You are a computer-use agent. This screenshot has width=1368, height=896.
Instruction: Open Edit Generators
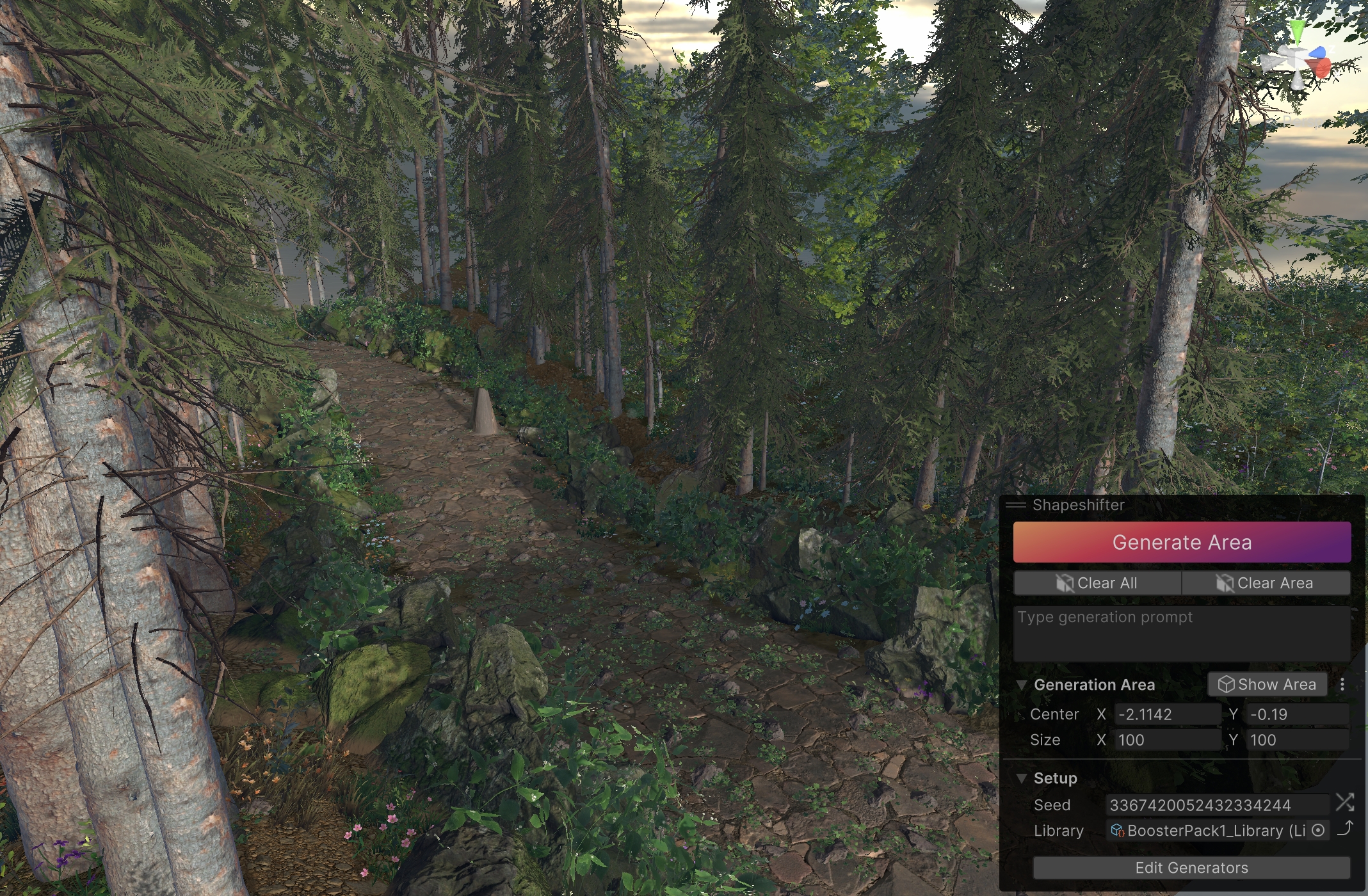(x=1191, y=868)
